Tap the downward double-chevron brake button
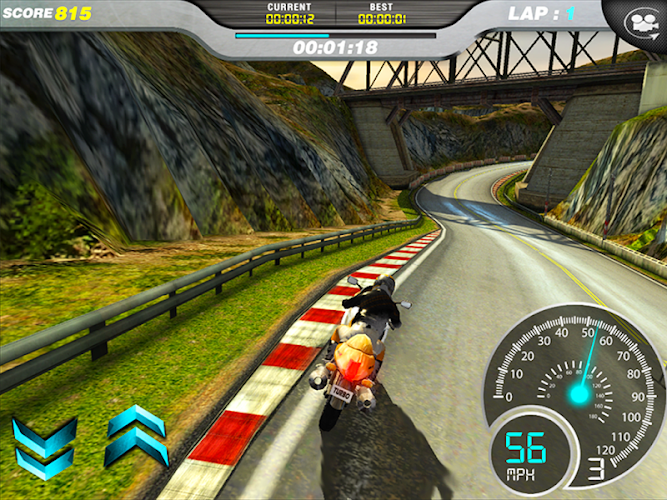This screenshot has width=667, height=500. 44,448
